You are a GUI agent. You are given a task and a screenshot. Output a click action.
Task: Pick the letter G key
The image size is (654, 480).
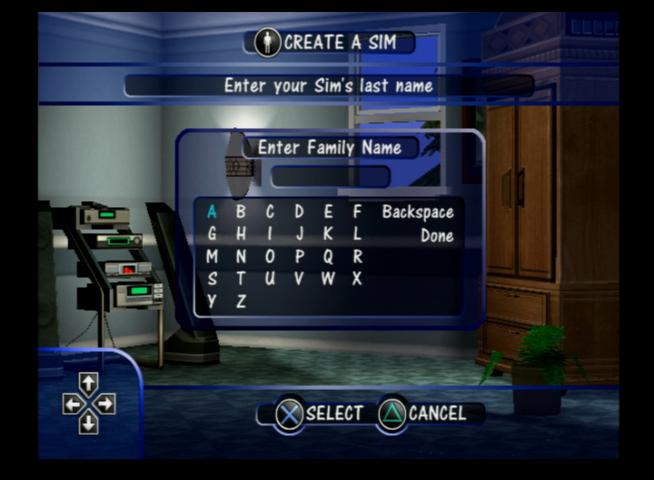[212, 234]
